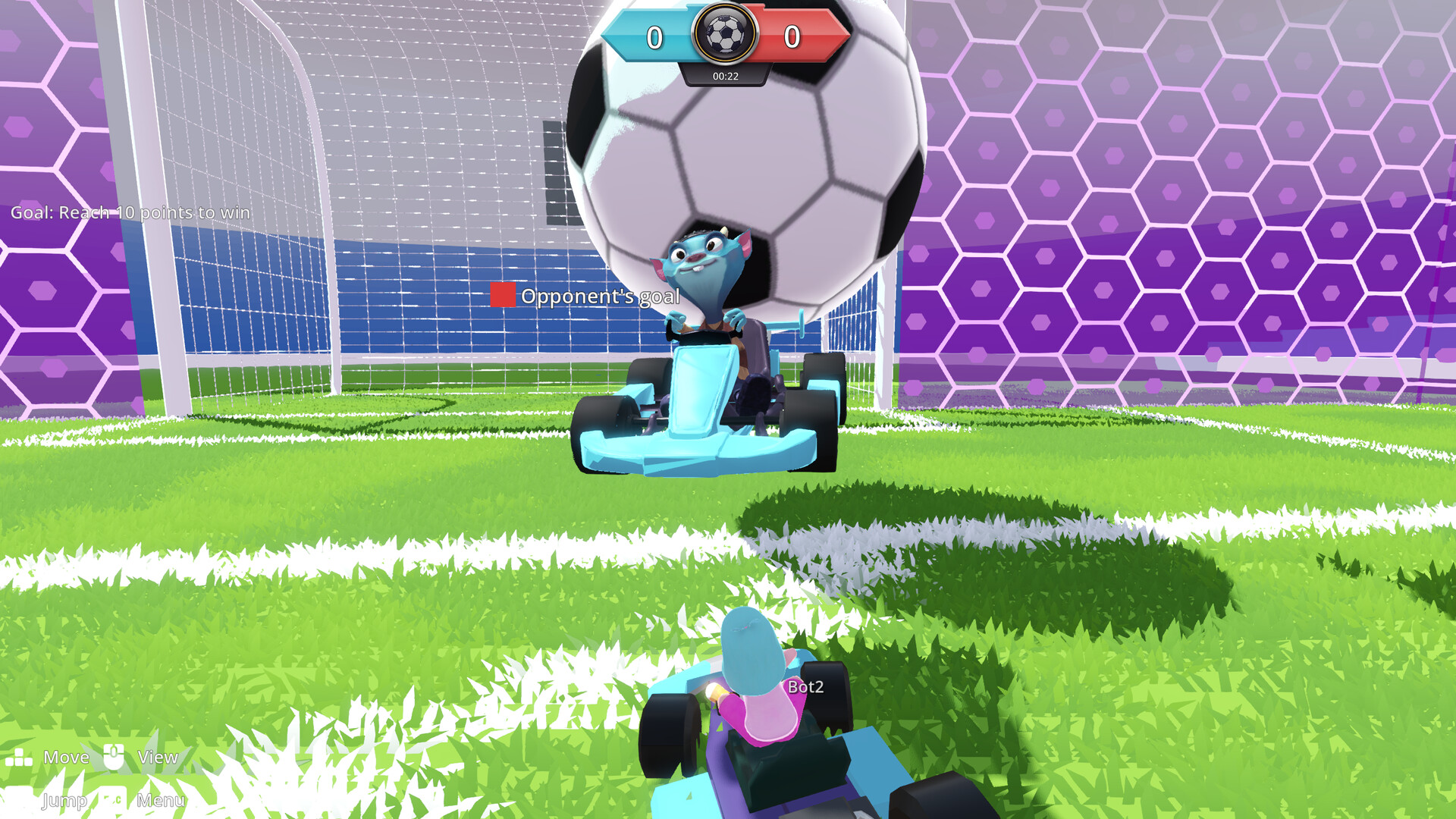
Task: Click the Reach 10 points goal message
Action: (x=129, y=213)
